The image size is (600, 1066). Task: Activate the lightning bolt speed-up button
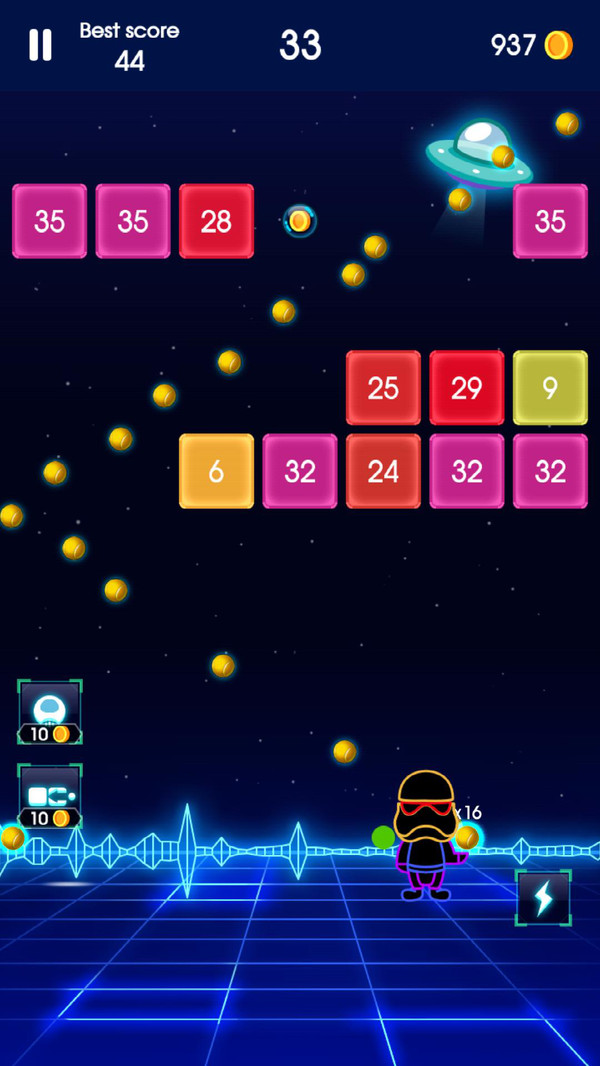543,898
